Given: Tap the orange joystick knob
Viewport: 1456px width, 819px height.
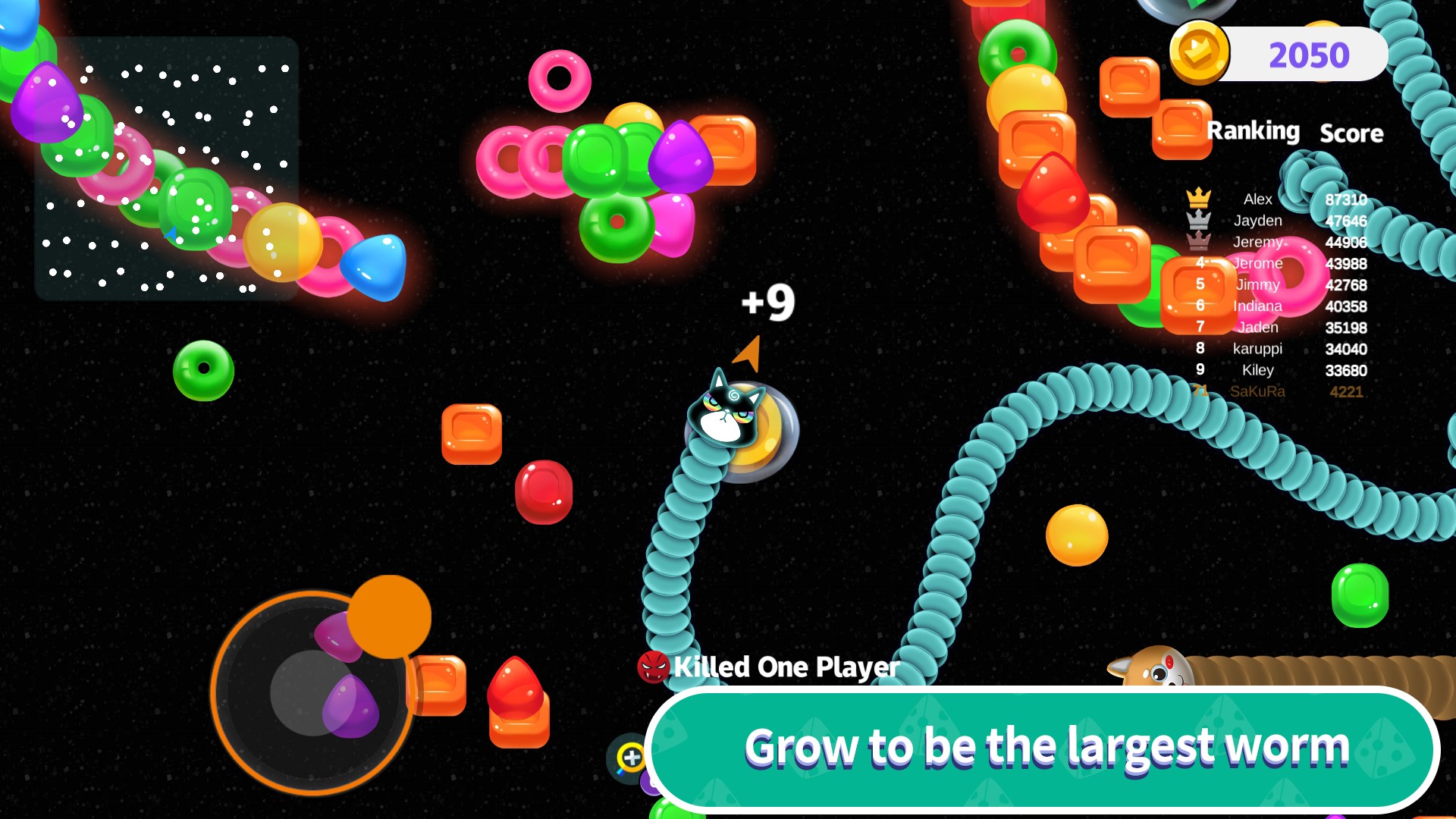Looking at the screenshot, I should [x=389, y=616].
